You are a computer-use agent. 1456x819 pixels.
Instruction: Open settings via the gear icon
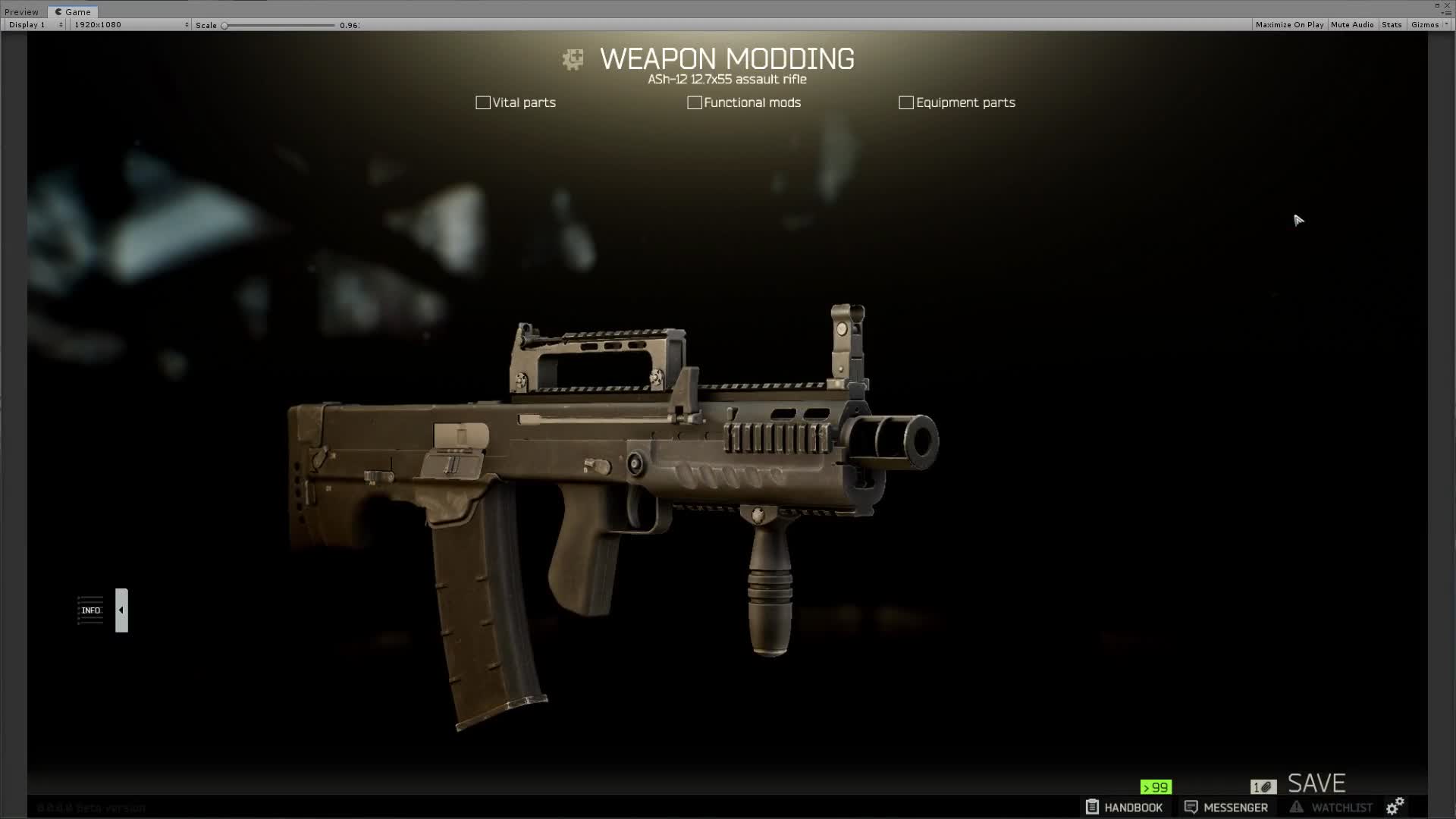coord(1395,806)
